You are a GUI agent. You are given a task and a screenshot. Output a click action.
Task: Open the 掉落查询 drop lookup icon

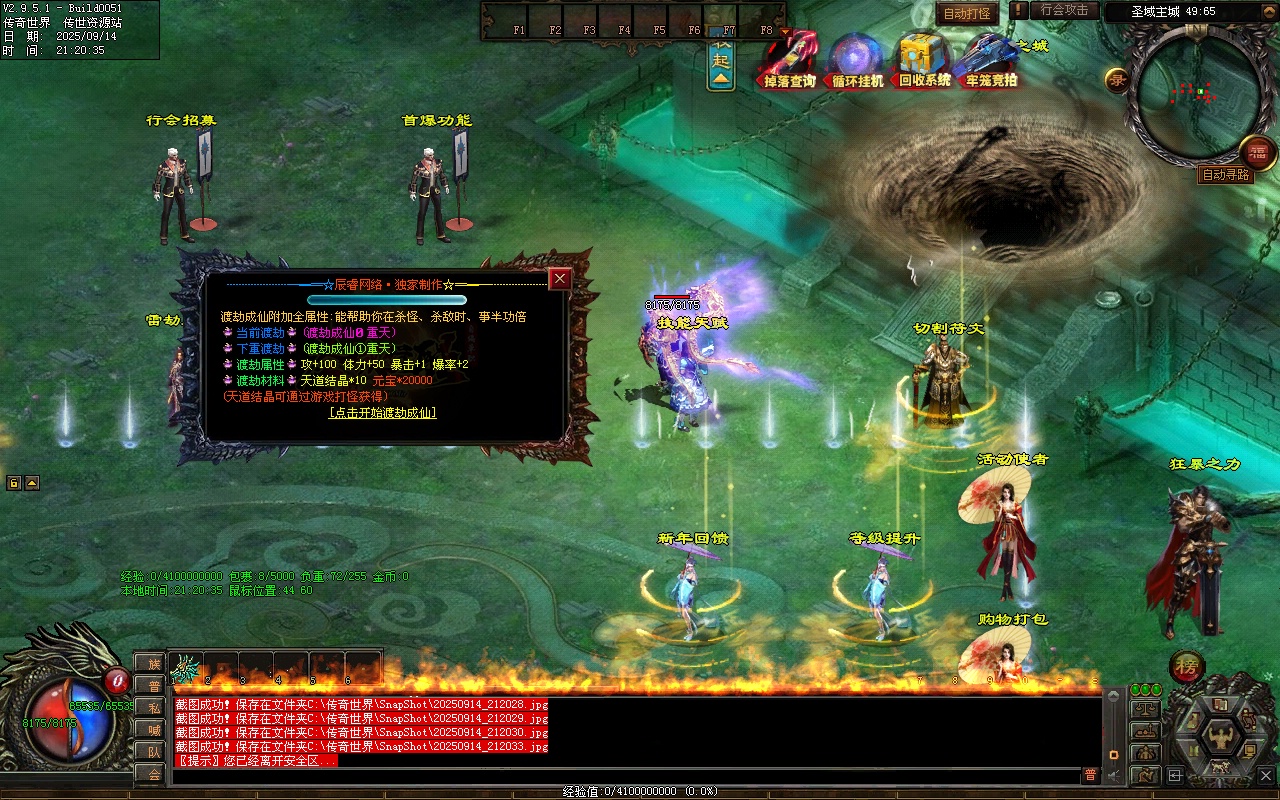tap(790, 61)
